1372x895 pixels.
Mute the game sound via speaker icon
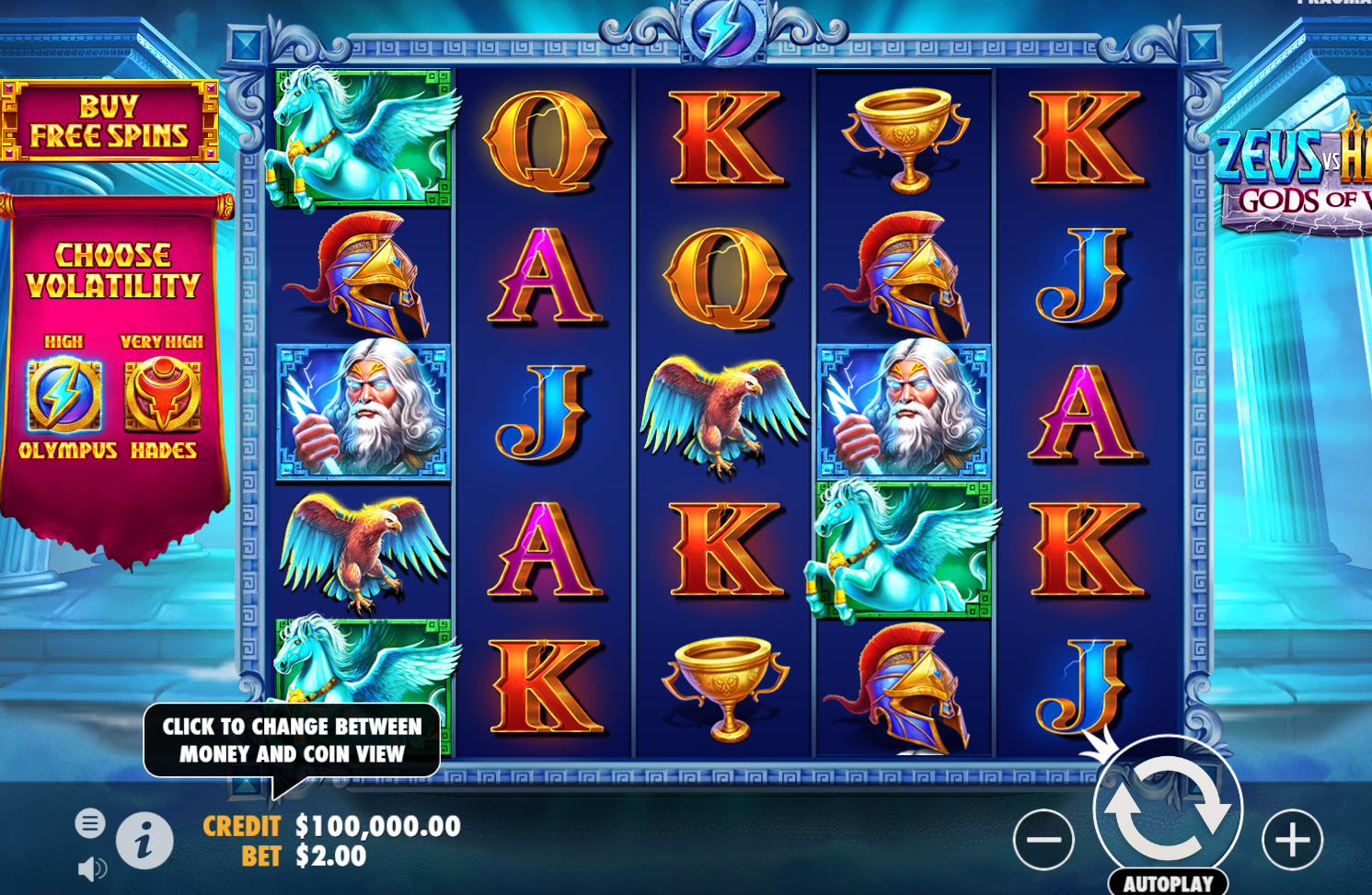coord(91,867)
